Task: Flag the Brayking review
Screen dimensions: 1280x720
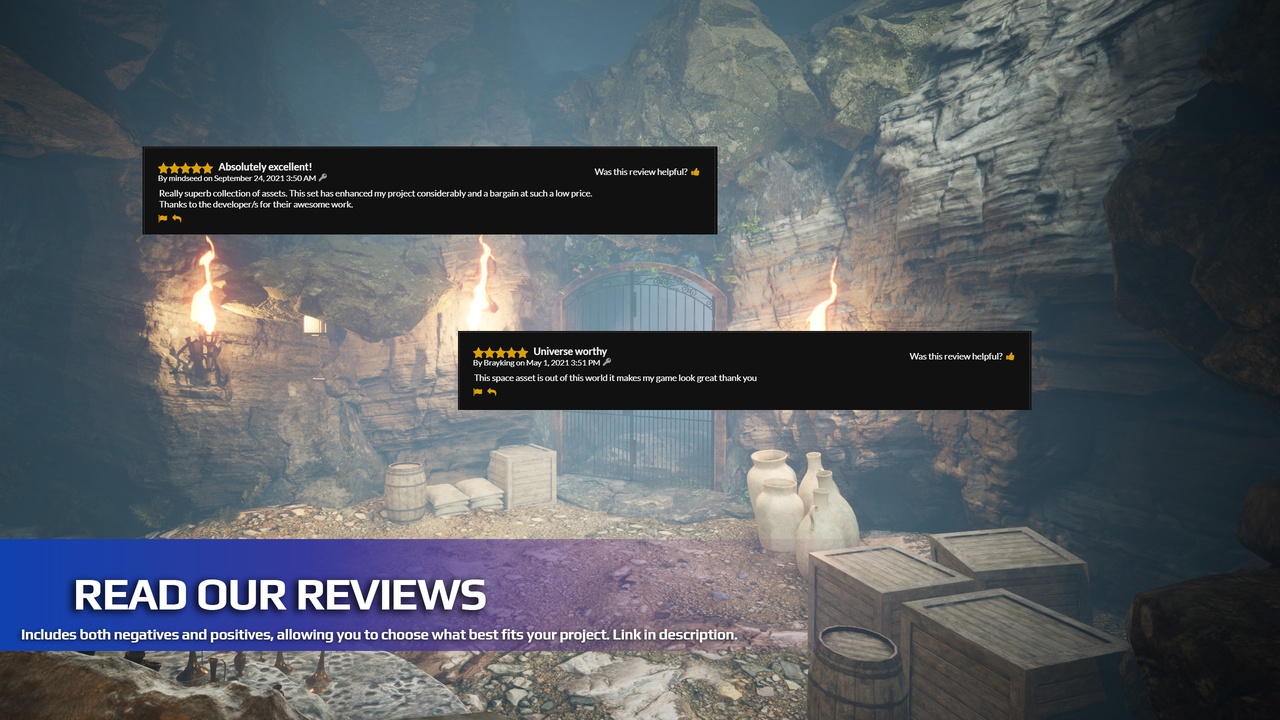Action: (477, 392)
